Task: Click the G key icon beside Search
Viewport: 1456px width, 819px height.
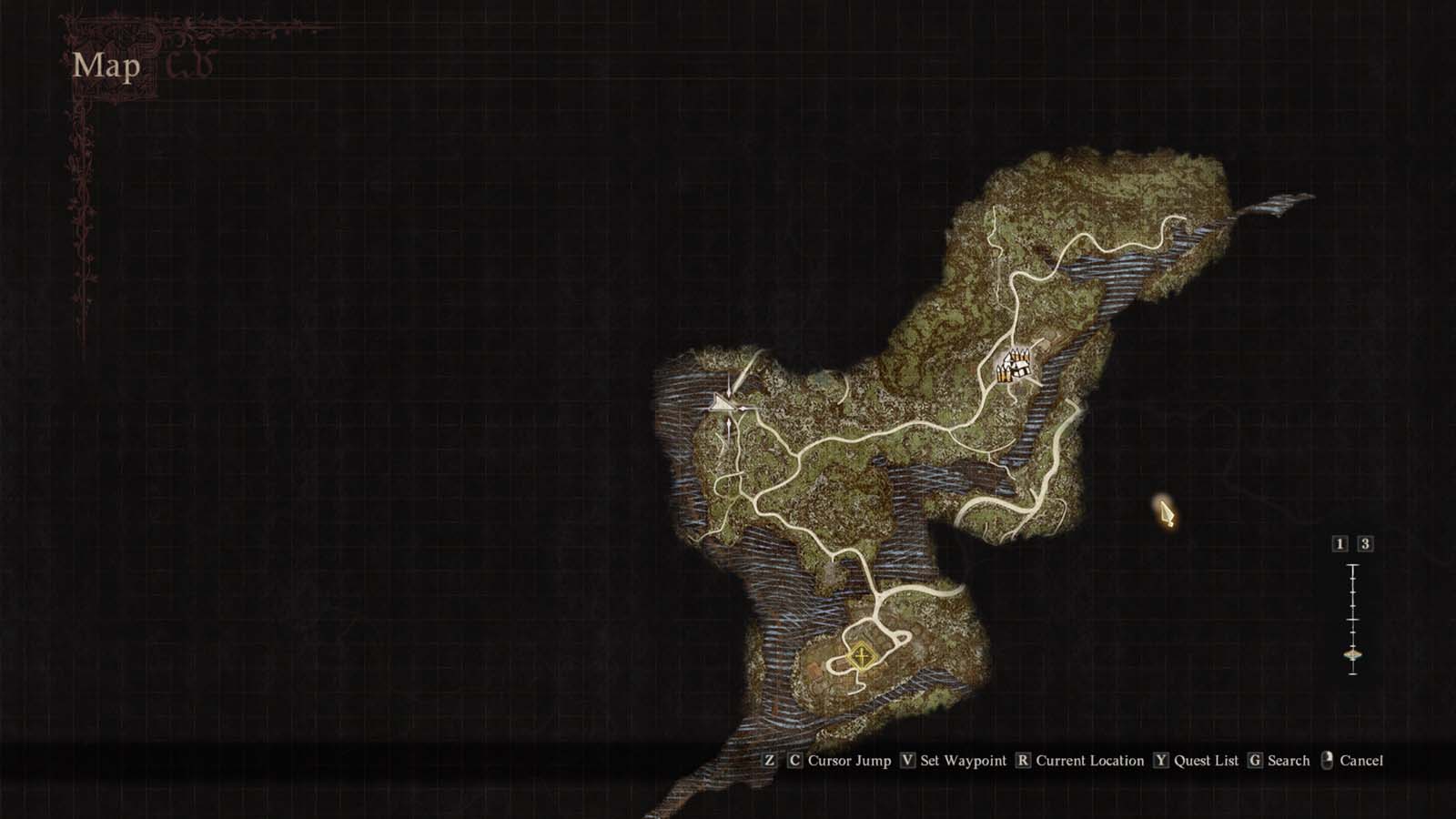Action: tap(1254, 760)
